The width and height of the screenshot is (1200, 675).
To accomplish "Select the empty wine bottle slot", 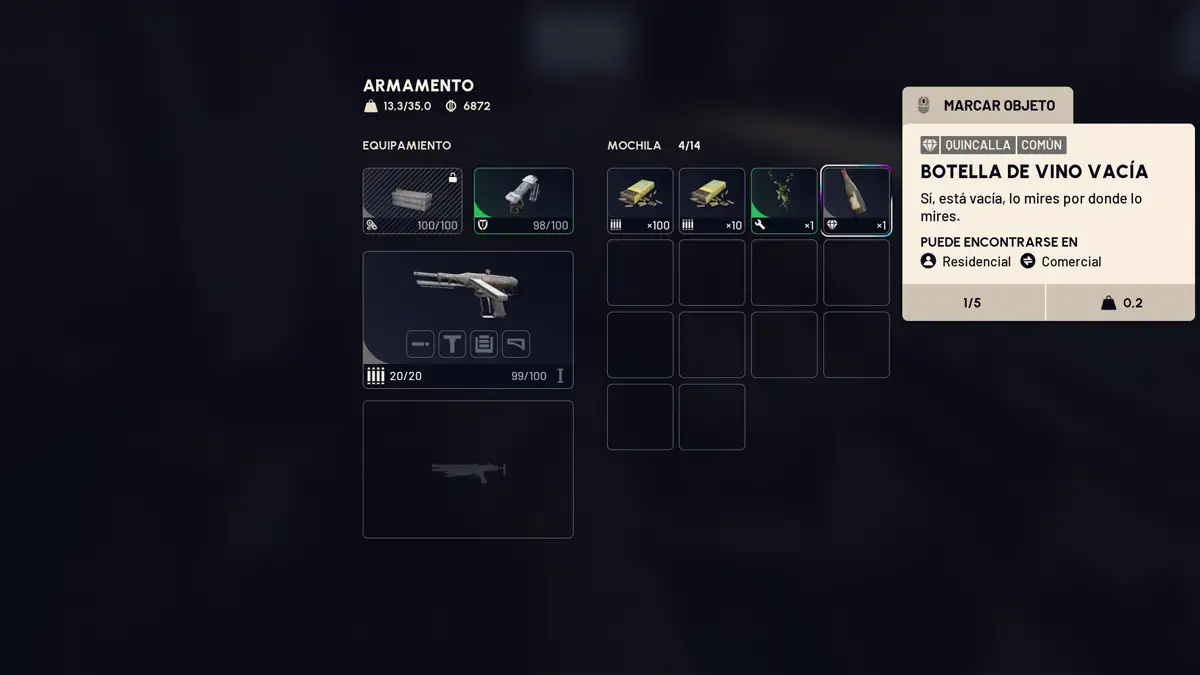I will (856, 201).
